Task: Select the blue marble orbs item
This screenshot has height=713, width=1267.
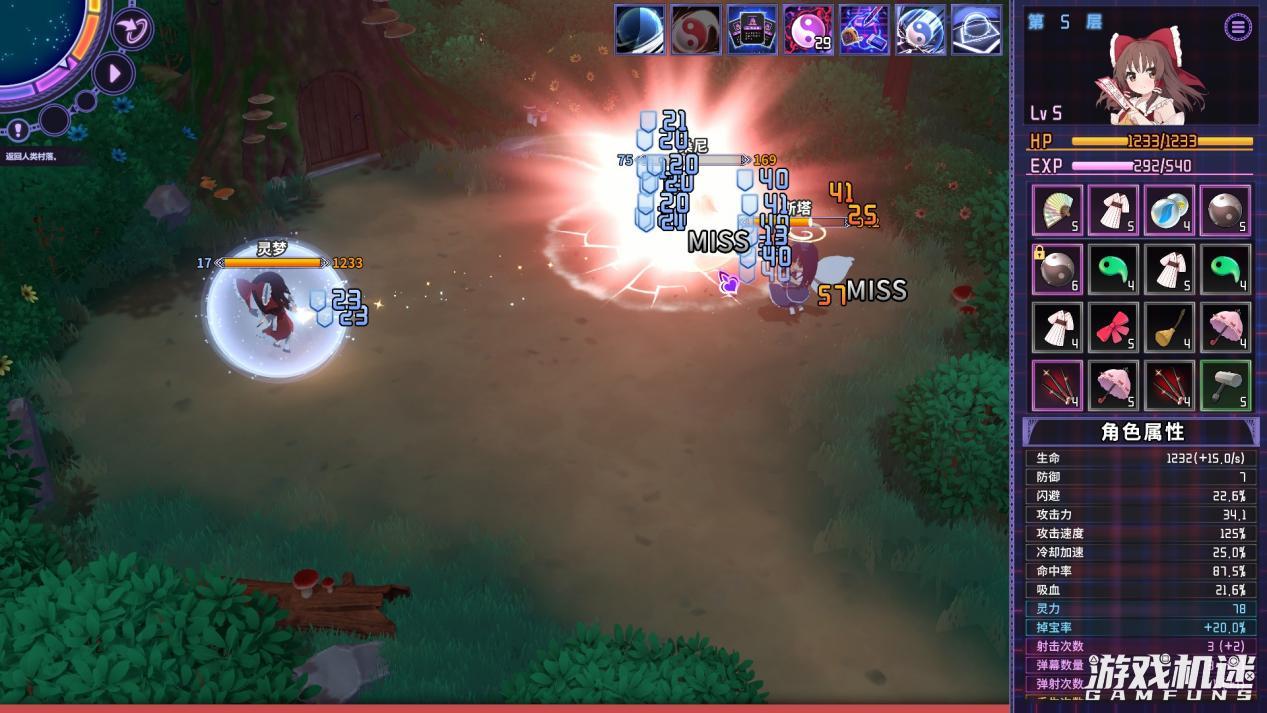Action: coord(1169,211)
